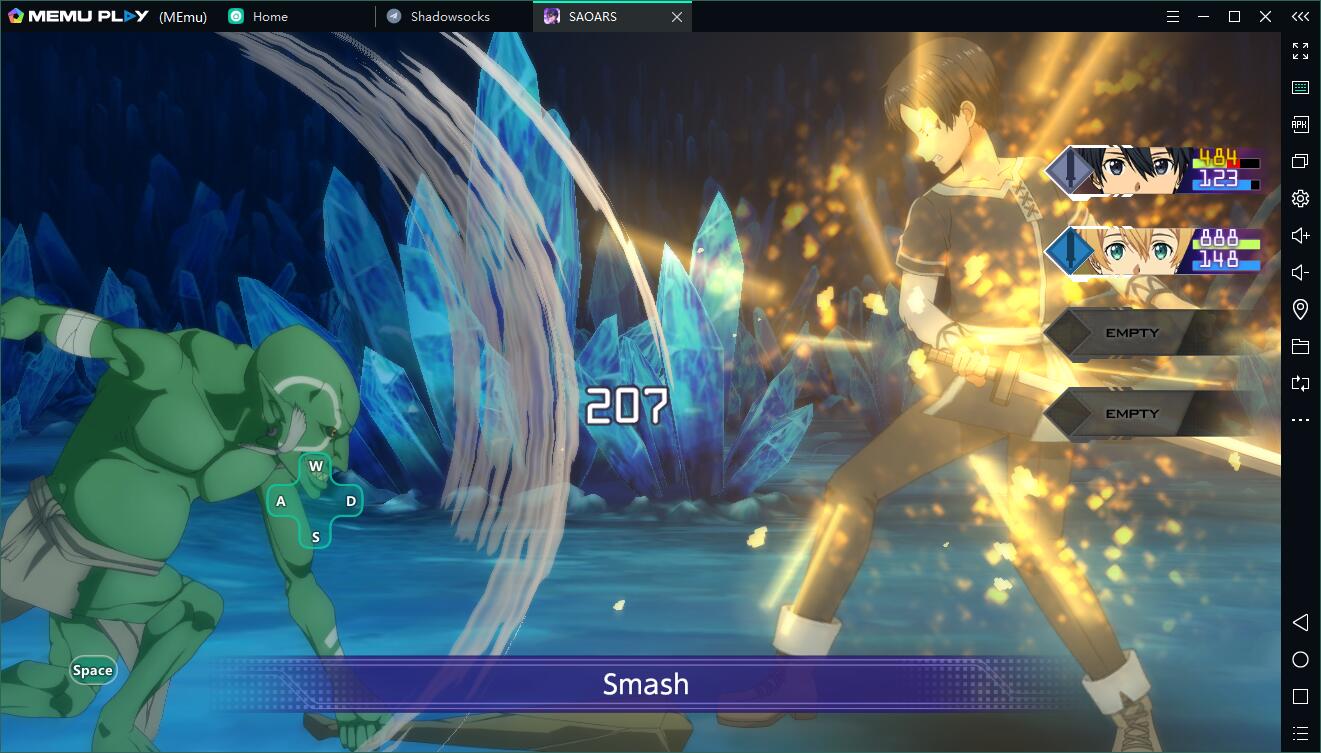Open the three-dots more tools menu
This screenshot has width=1321, height=753.
tap(1300, 420)
